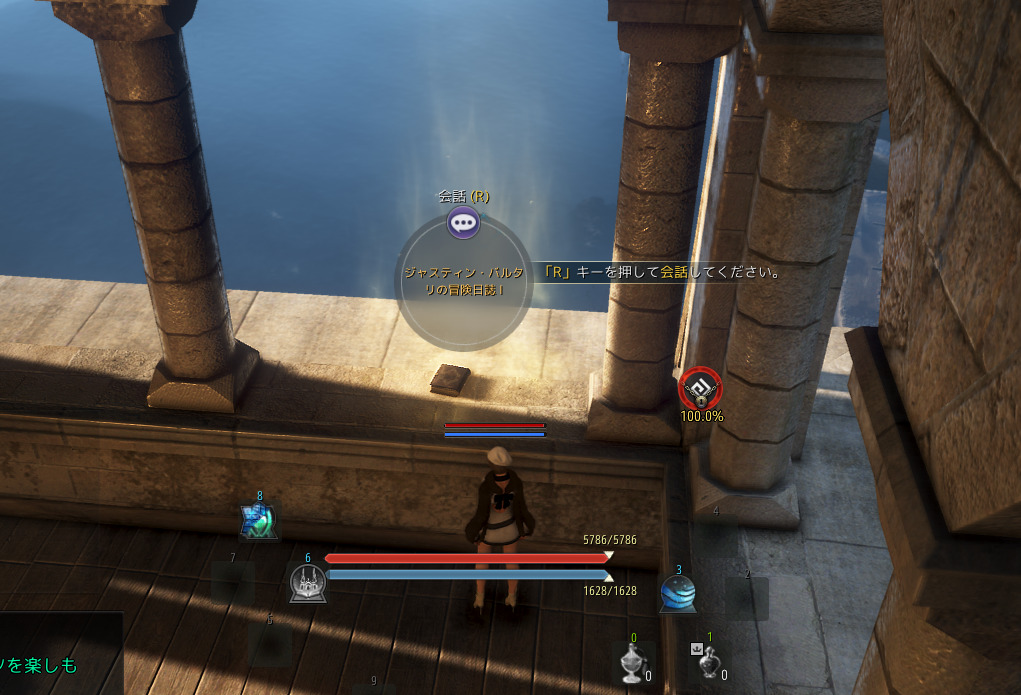Select the red locked Black Spirit rage icon

pos(699,388)
